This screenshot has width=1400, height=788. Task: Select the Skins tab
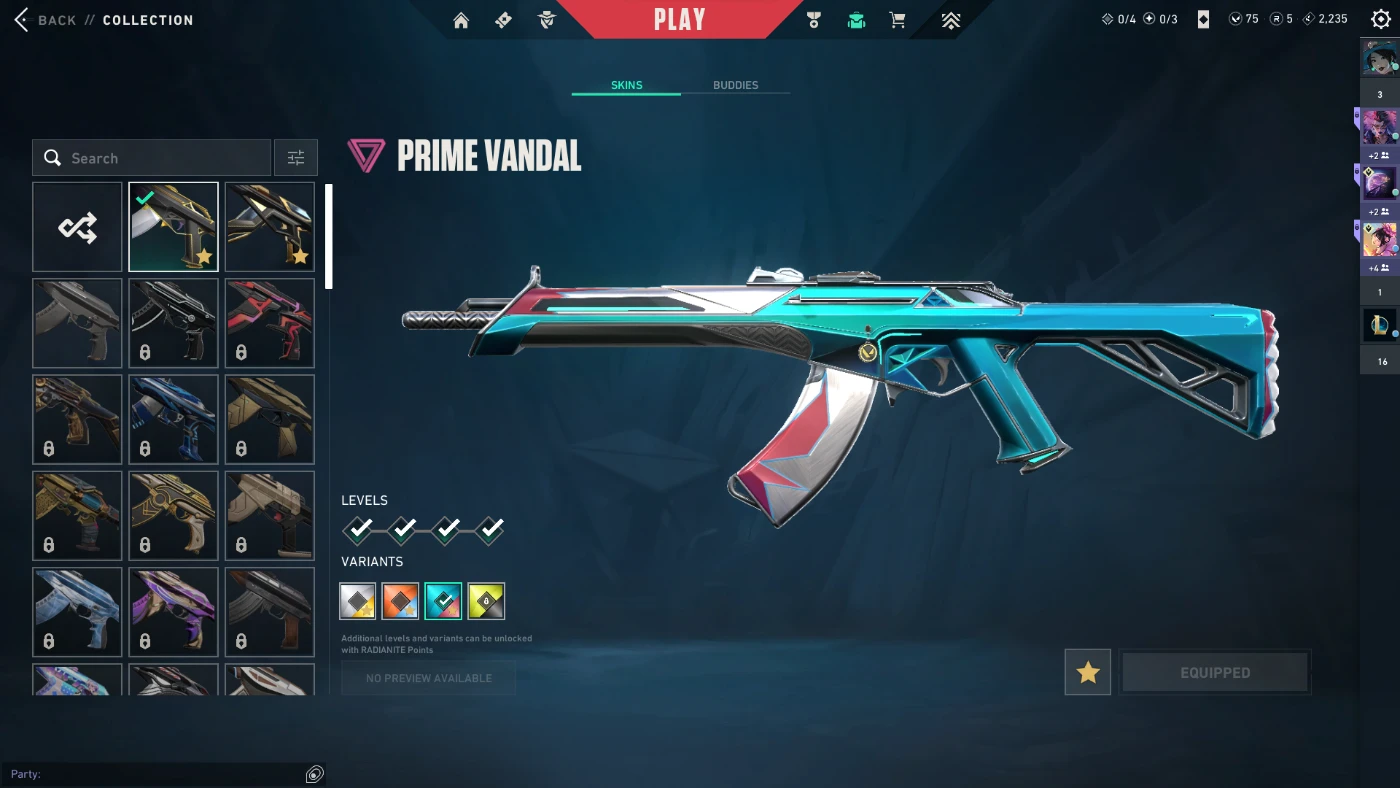pyautogui.click(x=627, y=85)
